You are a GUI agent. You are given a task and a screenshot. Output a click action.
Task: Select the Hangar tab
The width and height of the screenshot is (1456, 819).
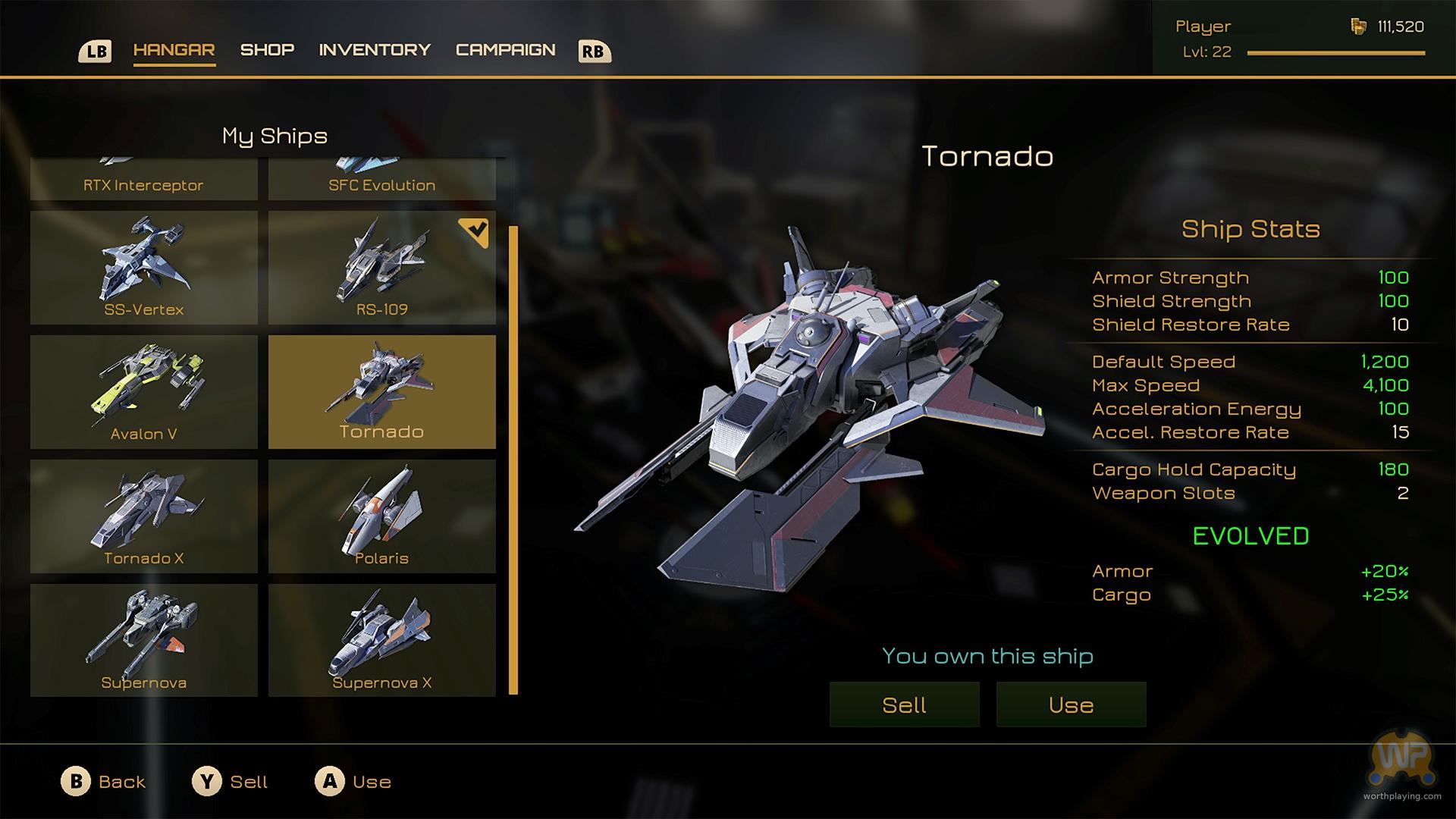pos(174,50)
